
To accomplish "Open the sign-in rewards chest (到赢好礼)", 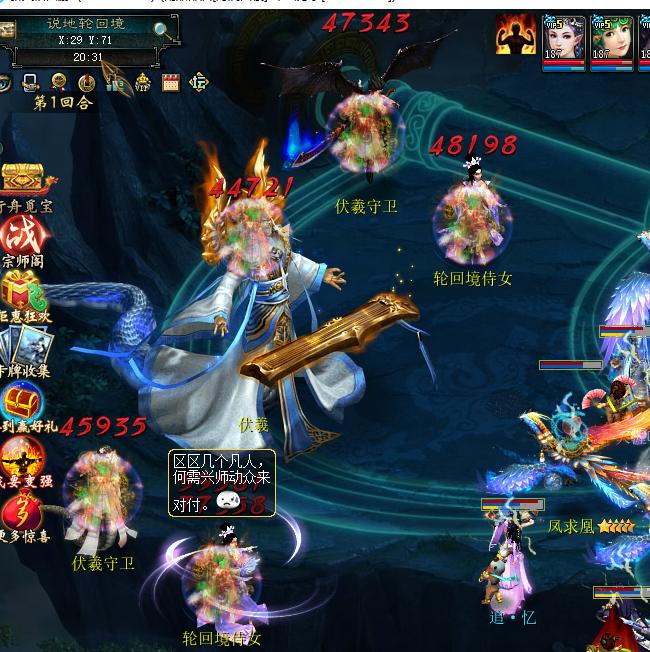I will (x=22, y=402).
